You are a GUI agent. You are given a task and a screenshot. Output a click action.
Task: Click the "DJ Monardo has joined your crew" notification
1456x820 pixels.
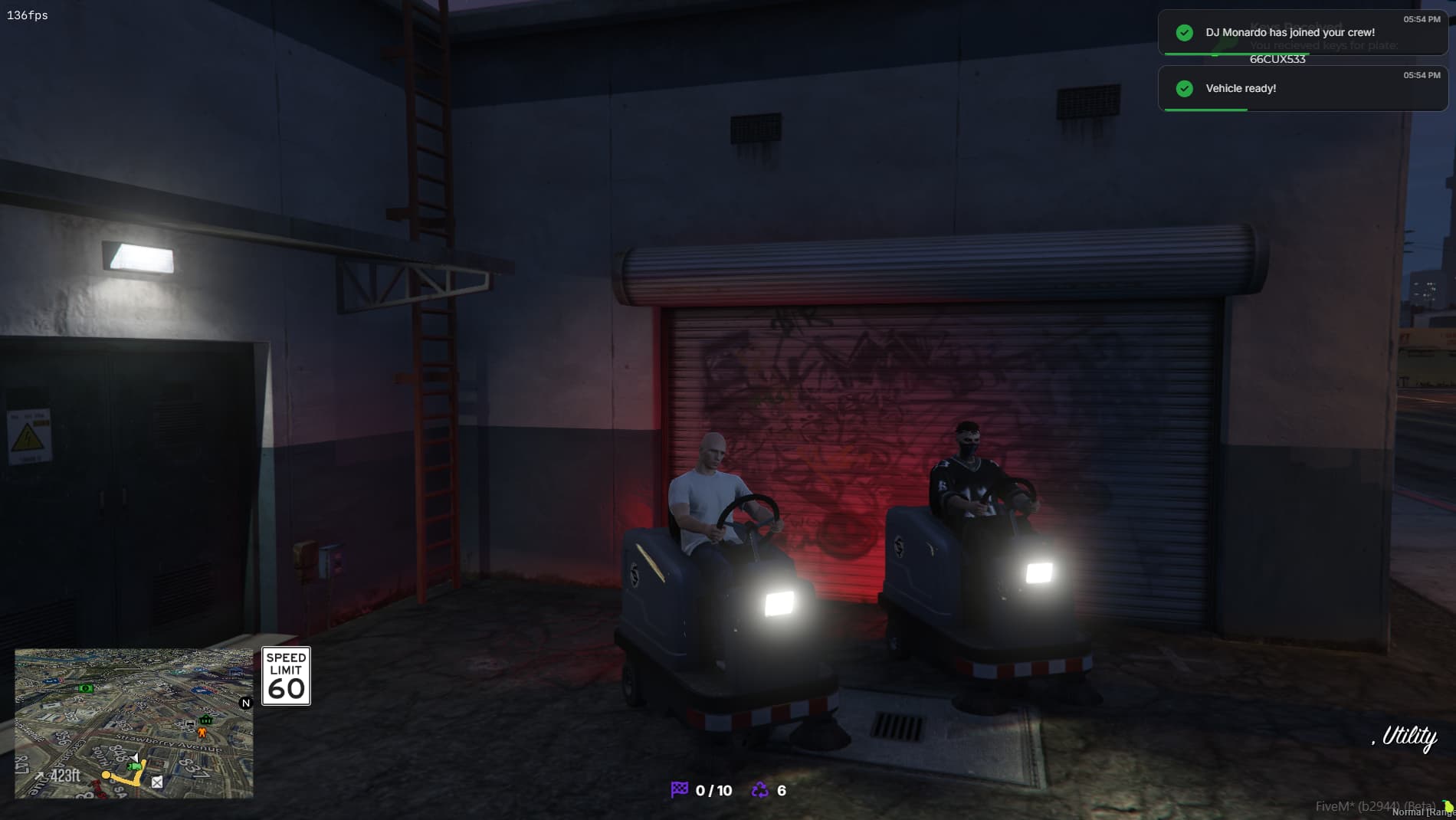click(1290, 33)
